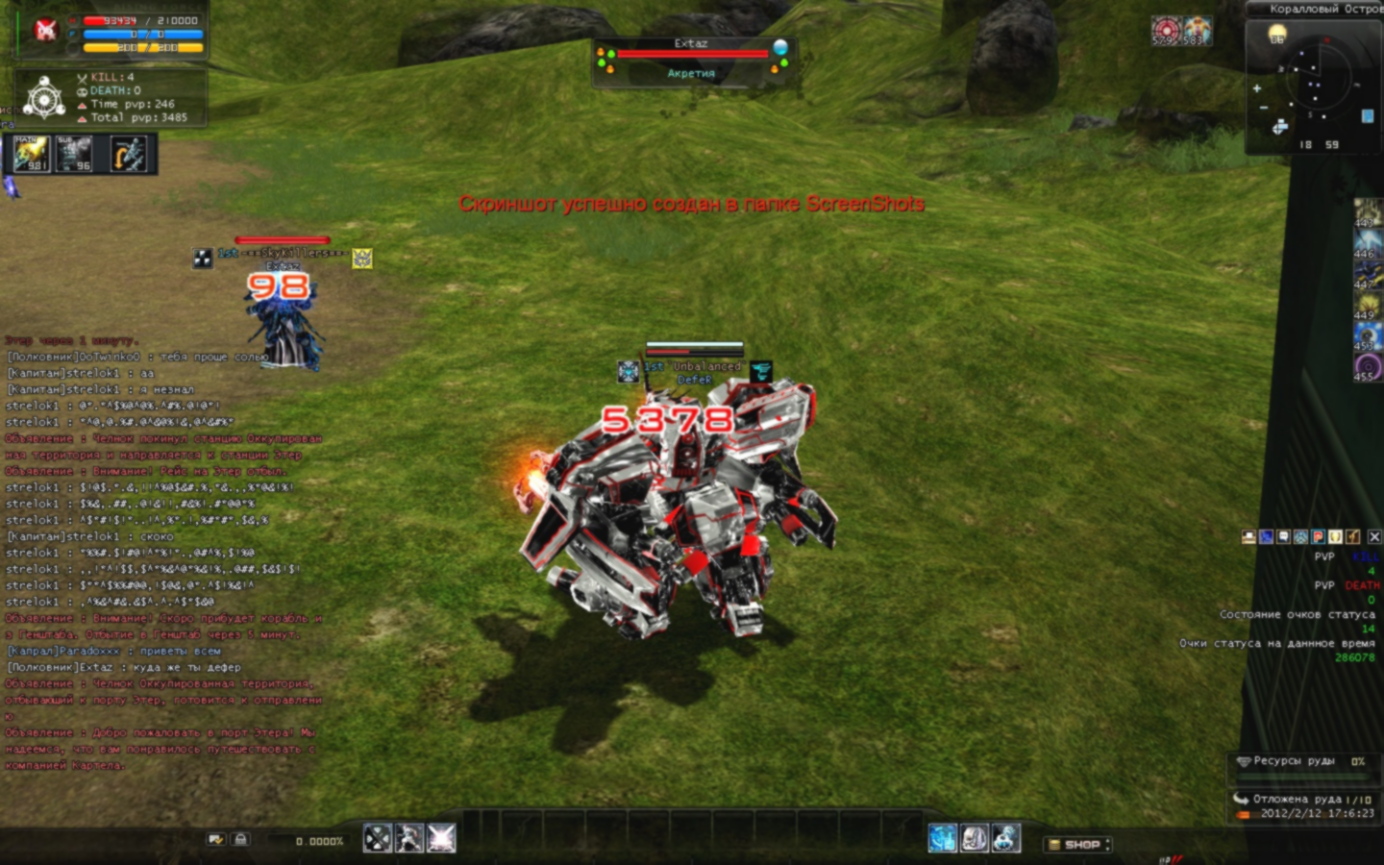Close the PVP status panel
The height and width of the screenshot is (865, 1384).
pos(1374,537)
